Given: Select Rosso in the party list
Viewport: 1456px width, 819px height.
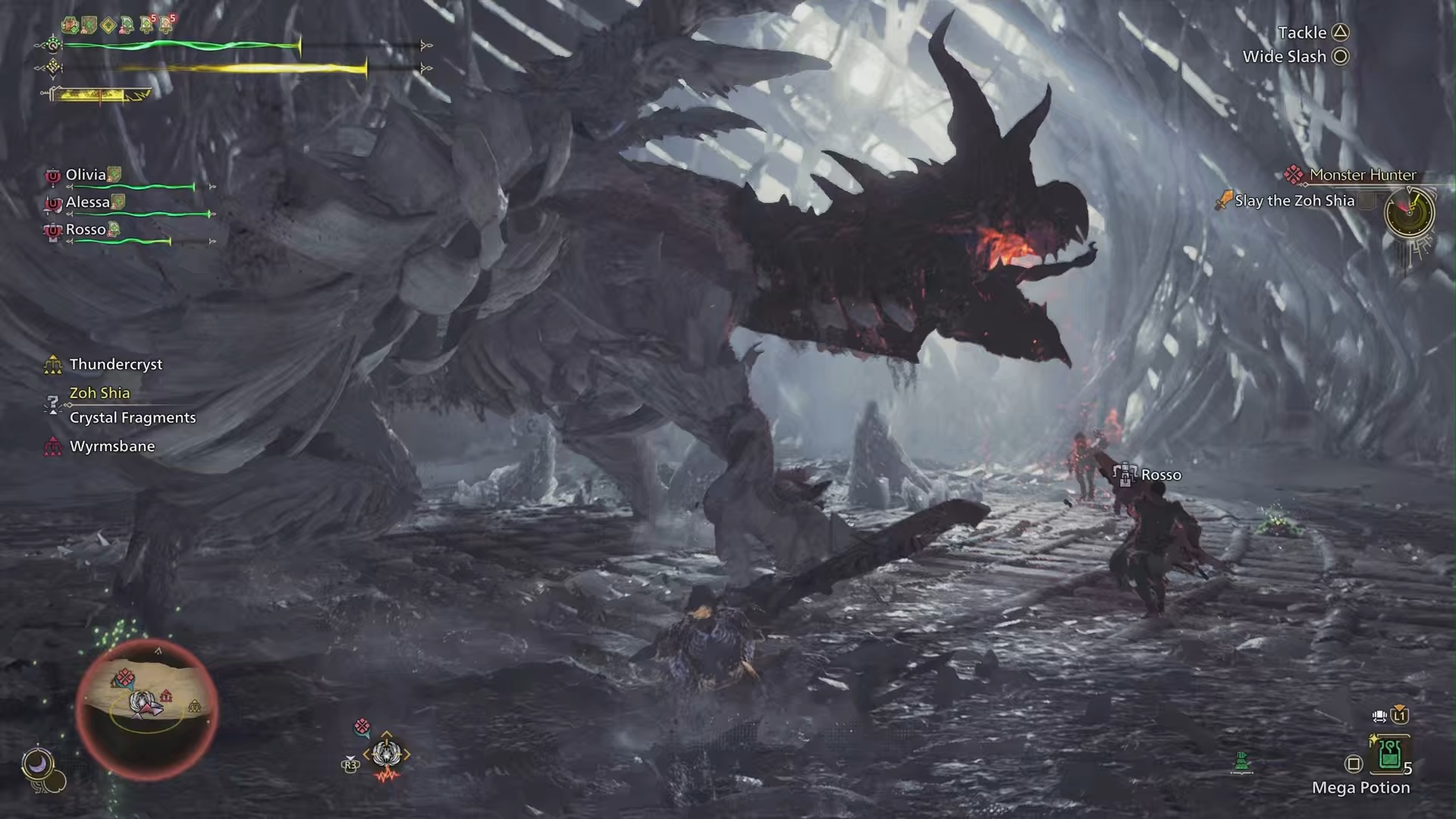Looking at the screenshot, I should (x=86, y=230).
